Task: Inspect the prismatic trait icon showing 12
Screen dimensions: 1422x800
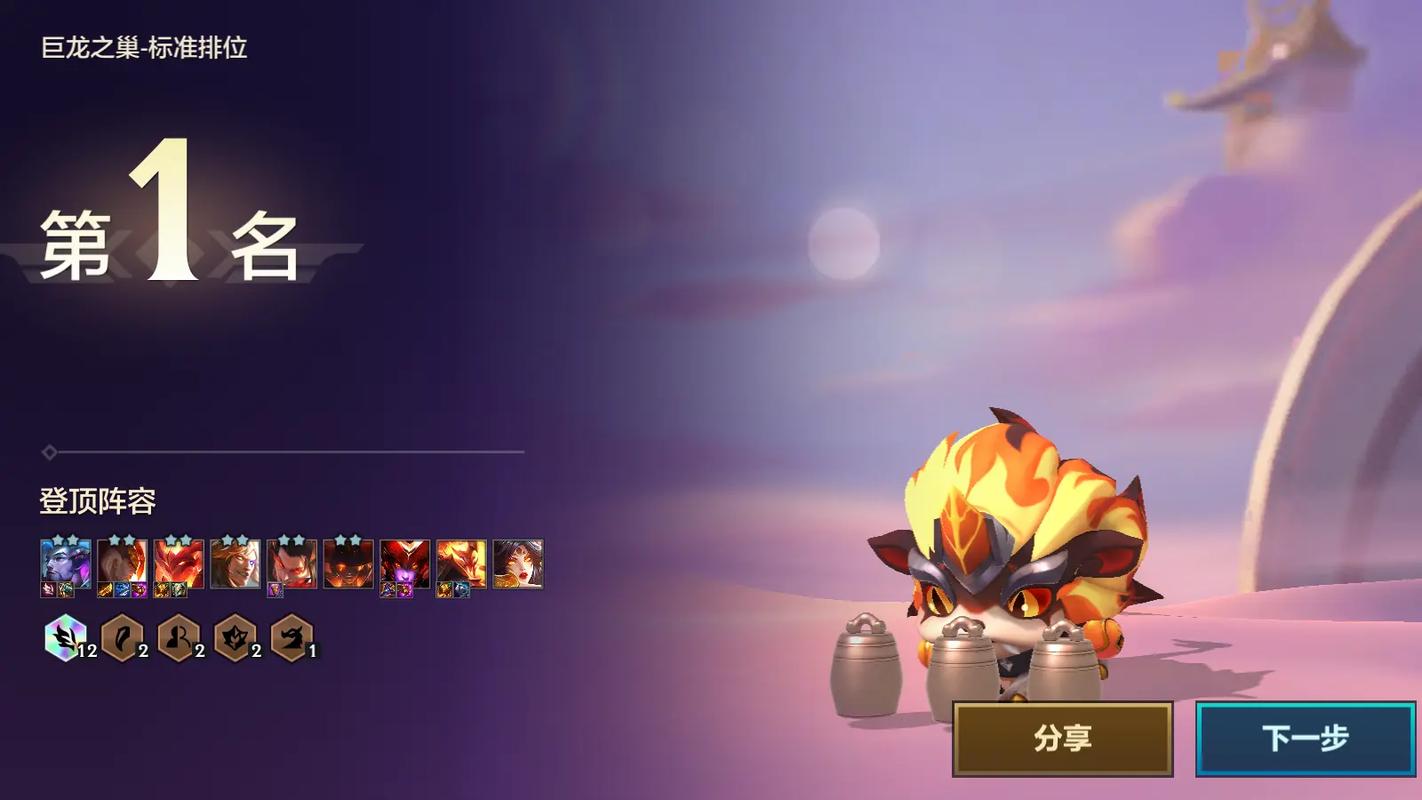Action: pos(65,637)
